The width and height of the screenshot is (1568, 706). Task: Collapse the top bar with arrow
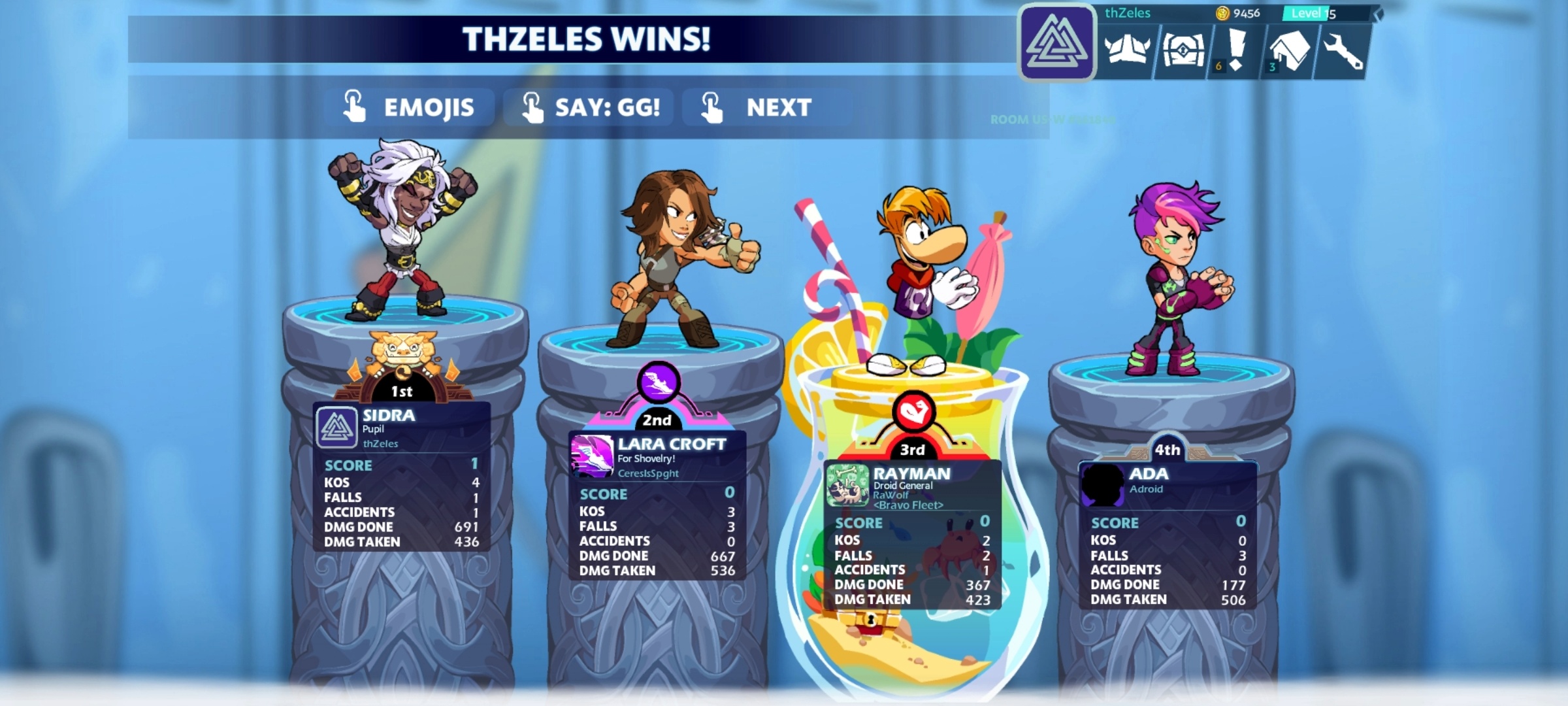pos(1378,14)
